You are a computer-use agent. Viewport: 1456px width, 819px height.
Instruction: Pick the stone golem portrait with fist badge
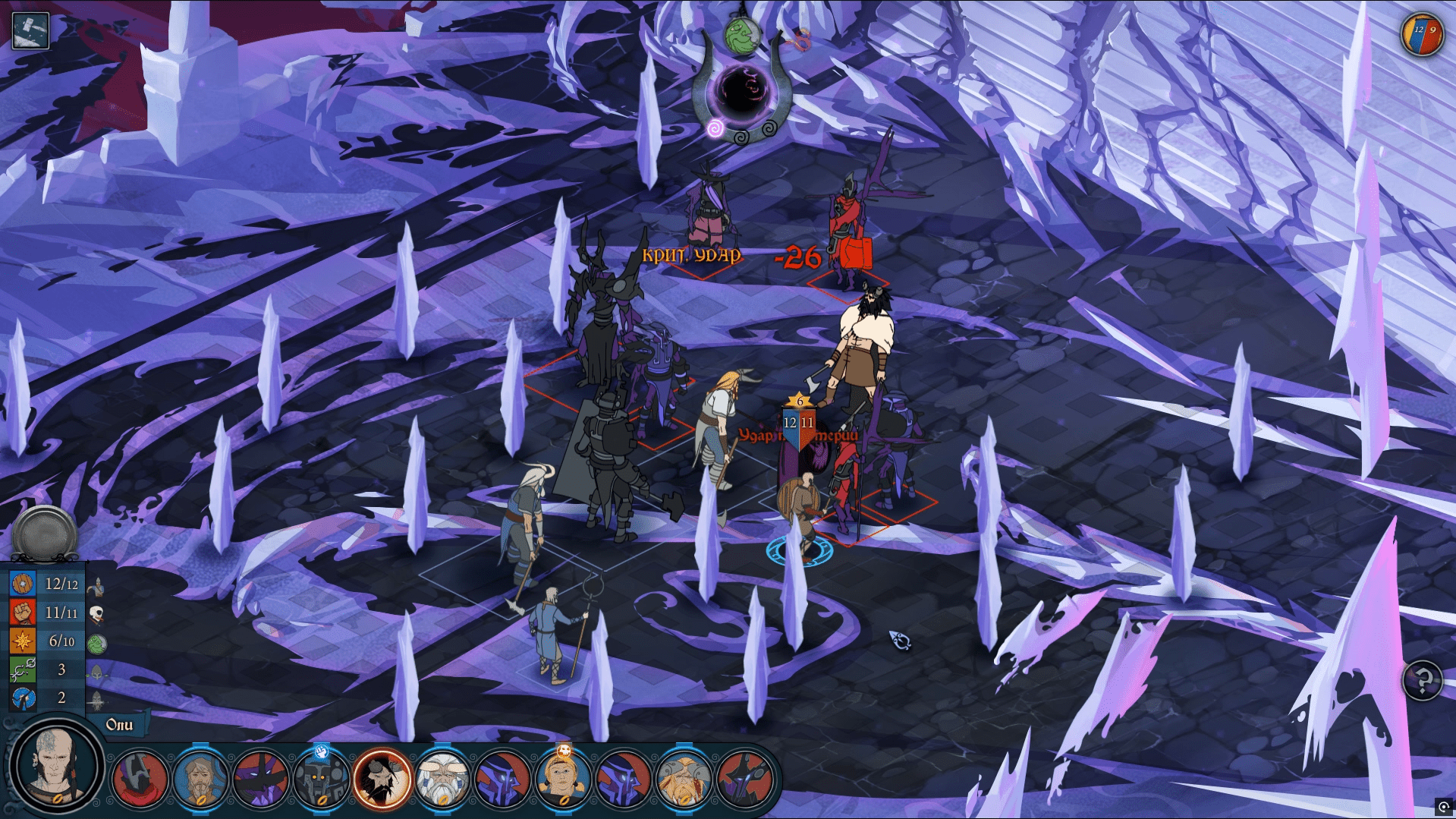click(321, 779)
